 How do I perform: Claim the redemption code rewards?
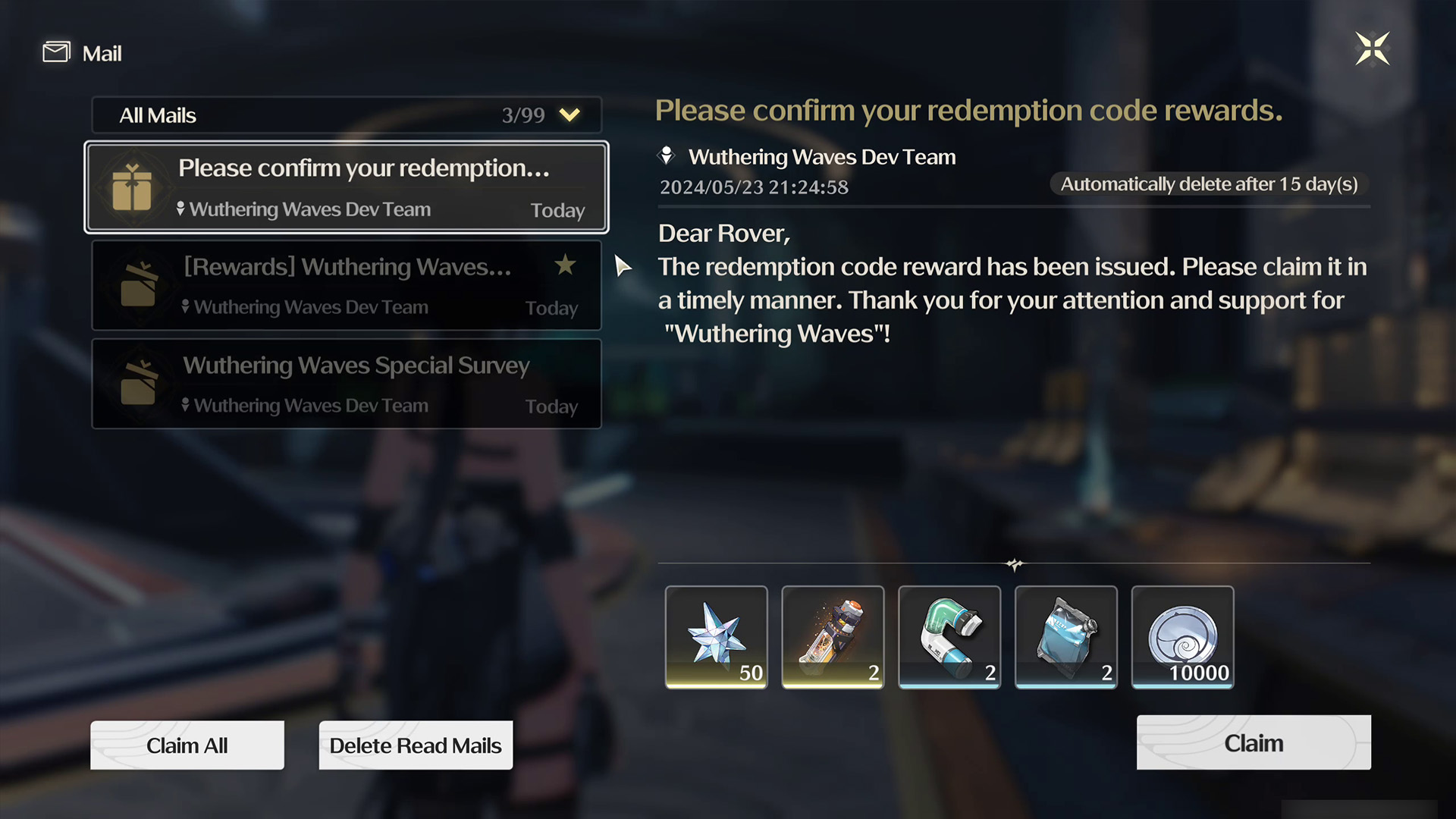pyautogui.click(x=1253, y=742)
